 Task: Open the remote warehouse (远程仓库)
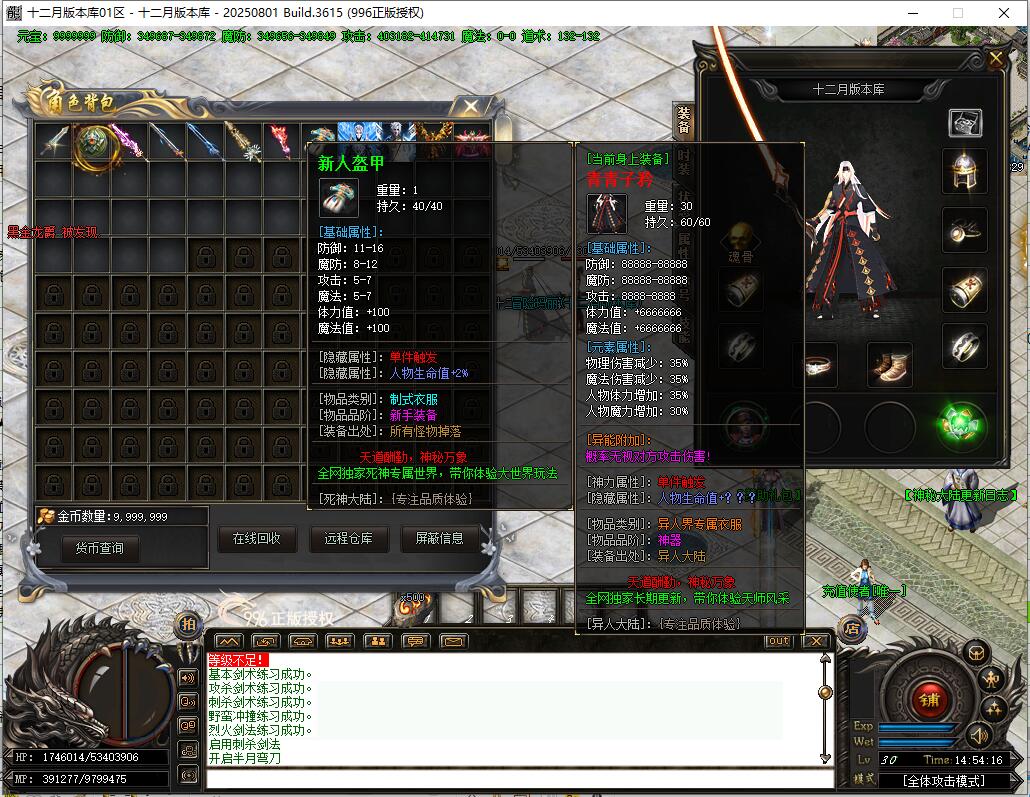pos(348,538)
